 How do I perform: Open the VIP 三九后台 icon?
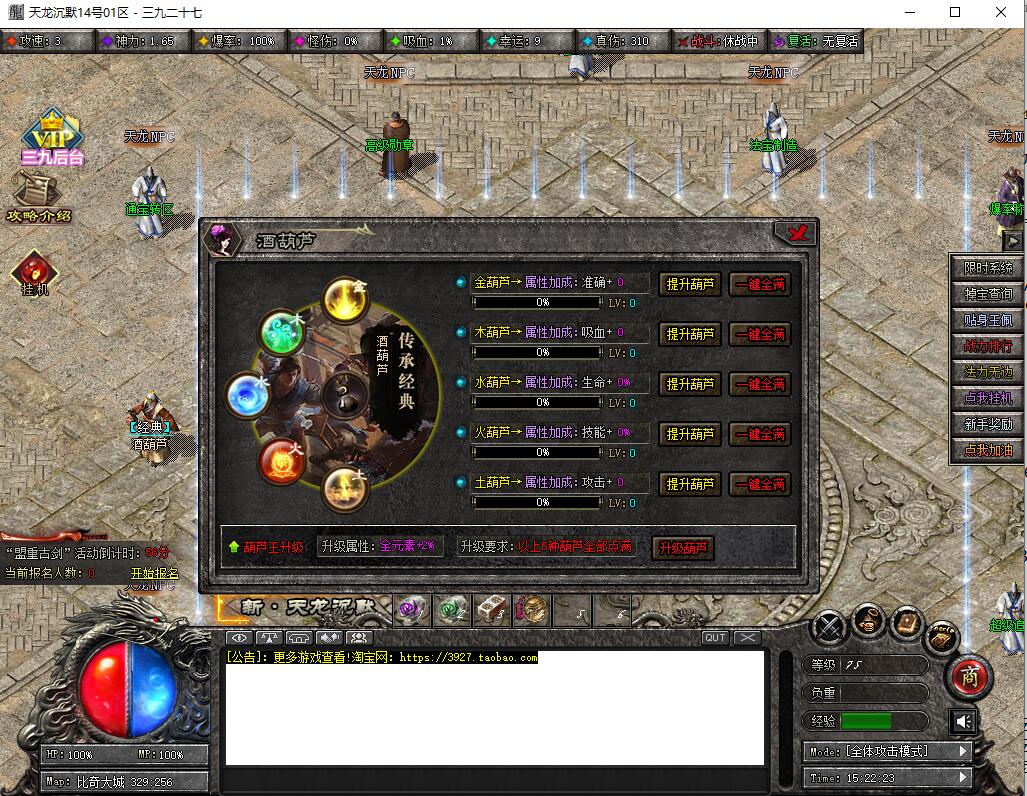click(x=52, y=138)
